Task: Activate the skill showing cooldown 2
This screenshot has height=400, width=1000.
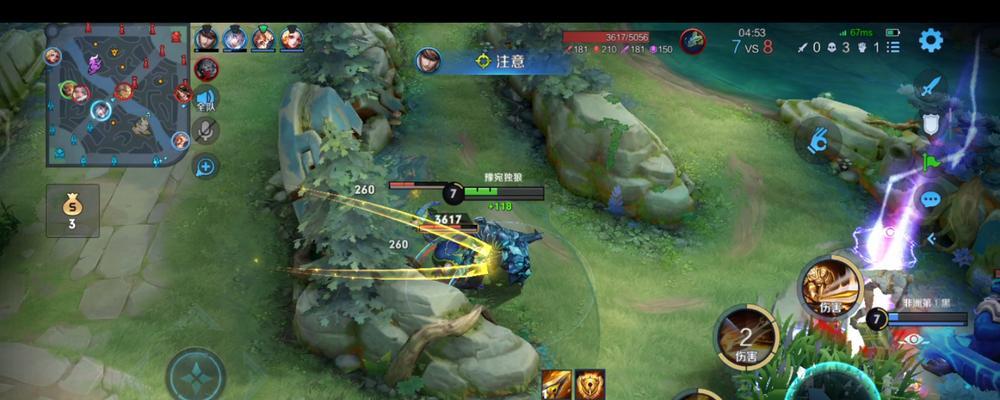Action: tap(746, 334)
